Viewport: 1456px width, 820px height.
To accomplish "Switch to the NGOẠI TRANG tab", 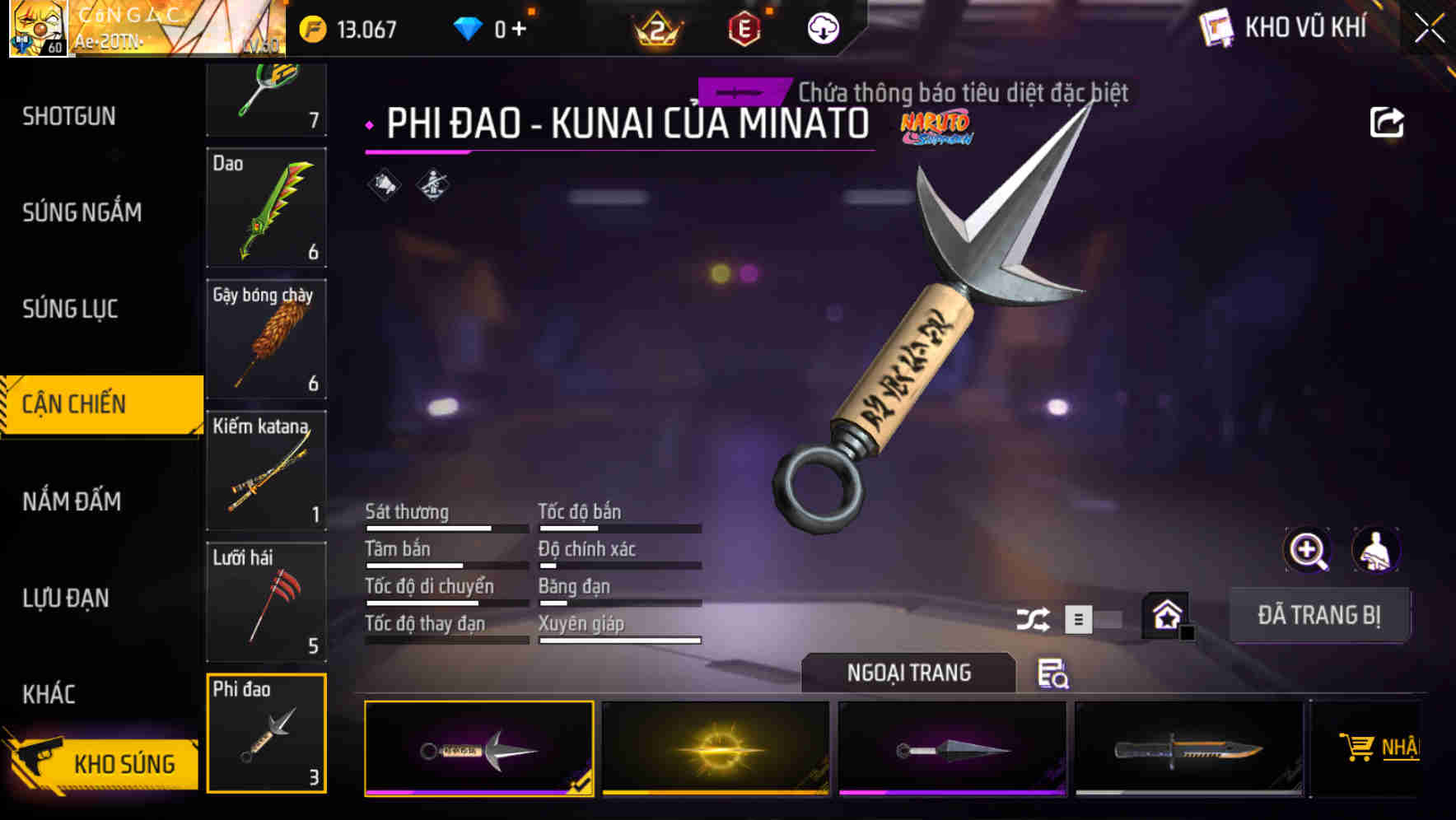I will 909,673.
